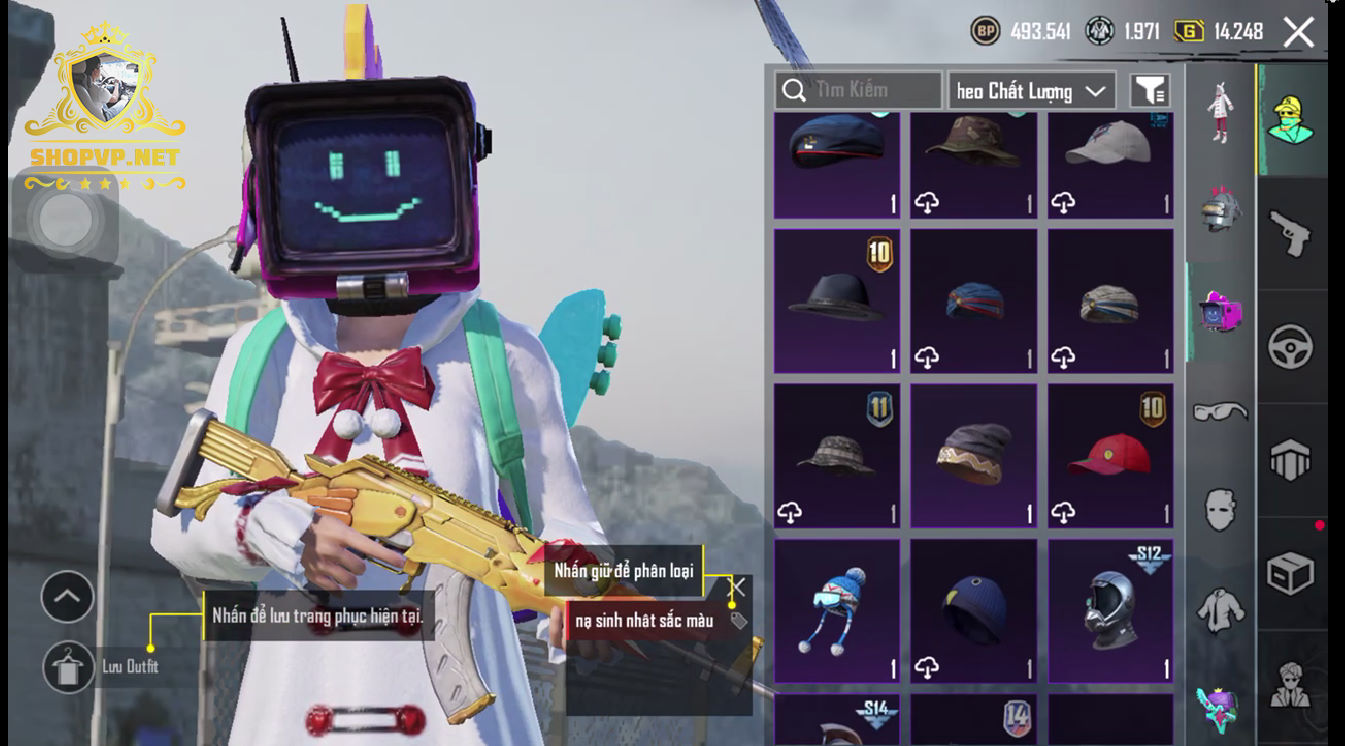Click the Tìm Kiếm search field
Screen dimensions: 1345x746
click(x=858, y=91)
